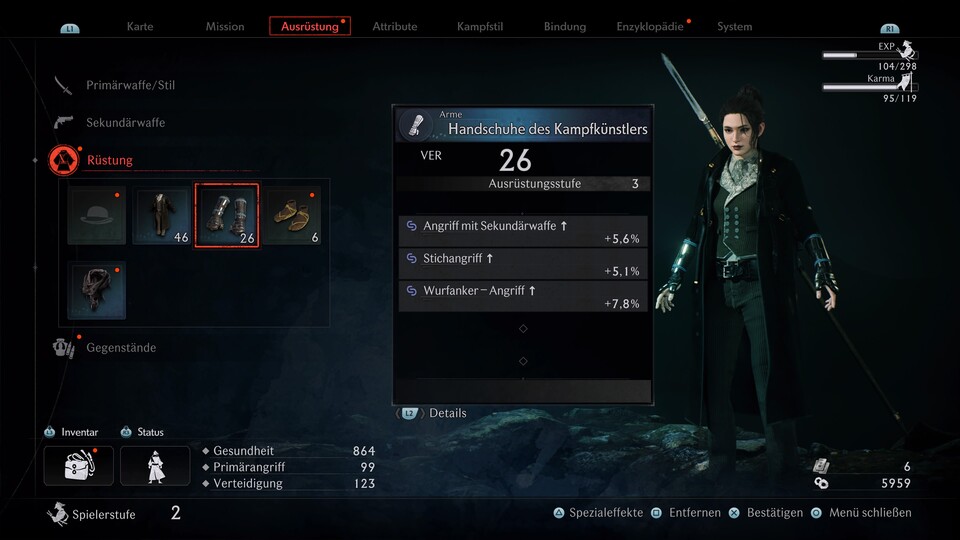Screen dimensions: 960x540
Task: Select the Sekundärwaffe category
Action: pos(125,122)
